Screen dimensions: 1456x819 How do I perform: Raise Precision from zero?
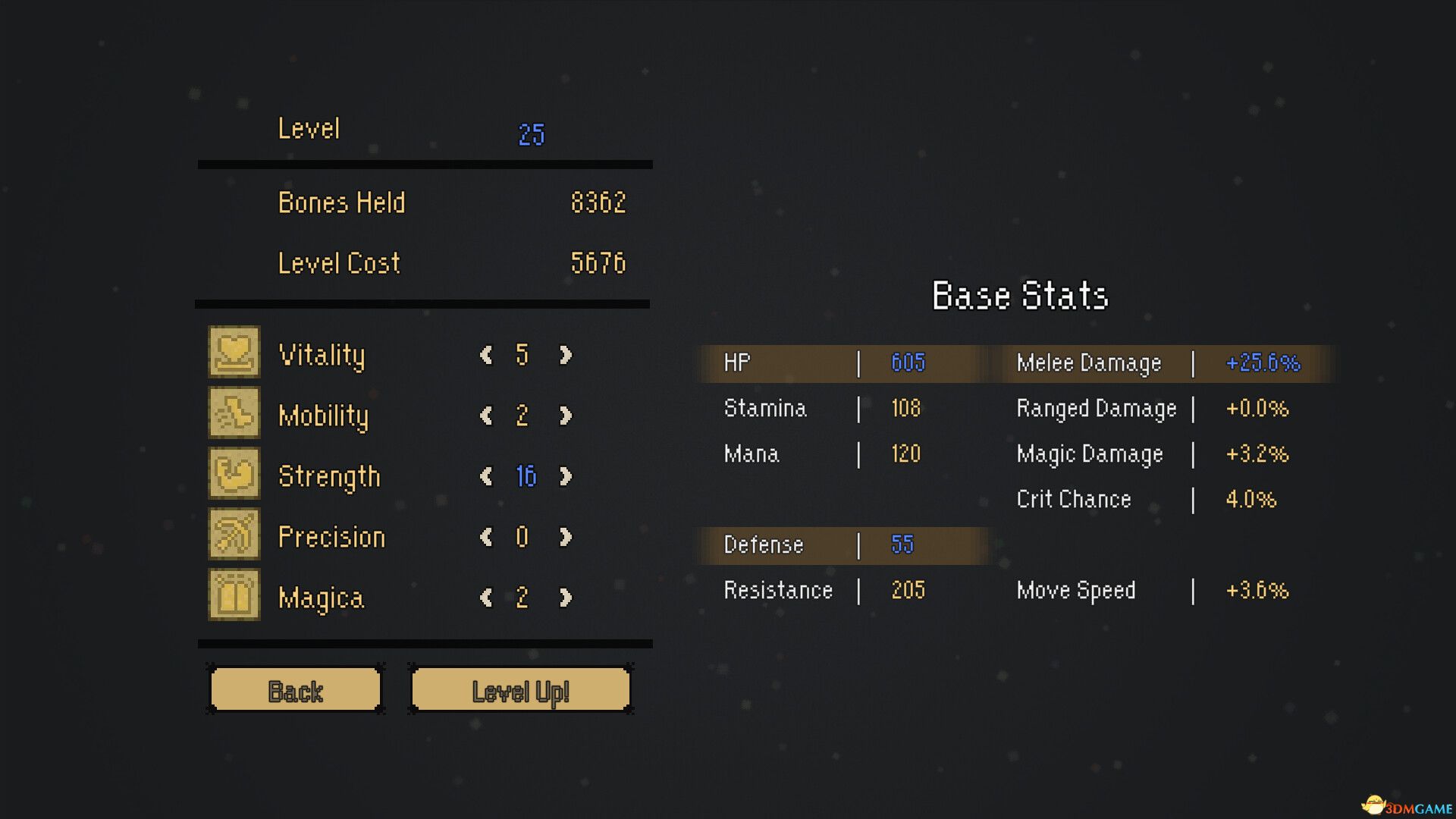[x=565, y=536]
